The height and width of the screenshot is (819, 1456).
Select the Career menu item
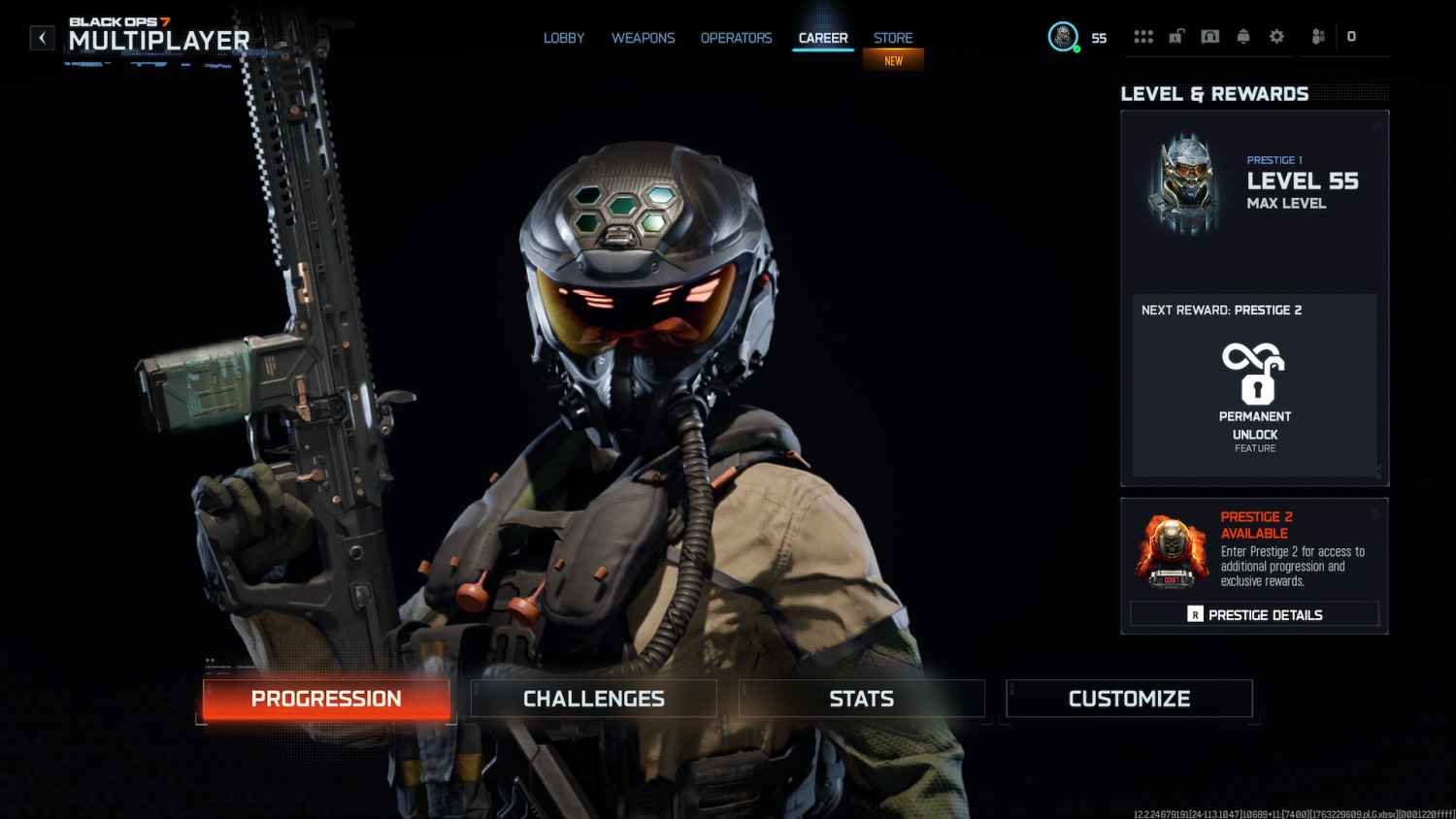[822, 38]
